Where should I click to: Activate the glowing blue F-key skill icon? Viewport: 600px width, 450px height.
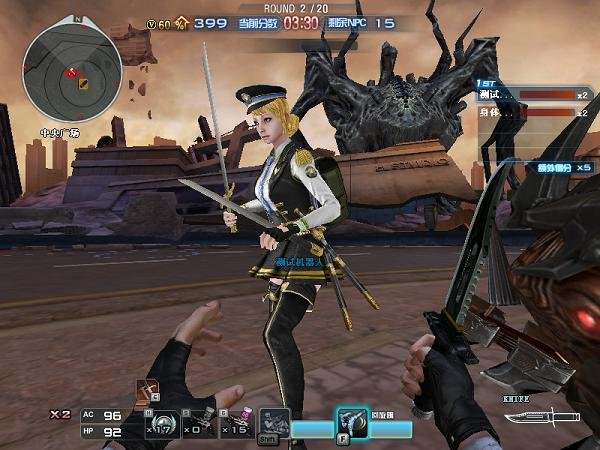(351, 423)
